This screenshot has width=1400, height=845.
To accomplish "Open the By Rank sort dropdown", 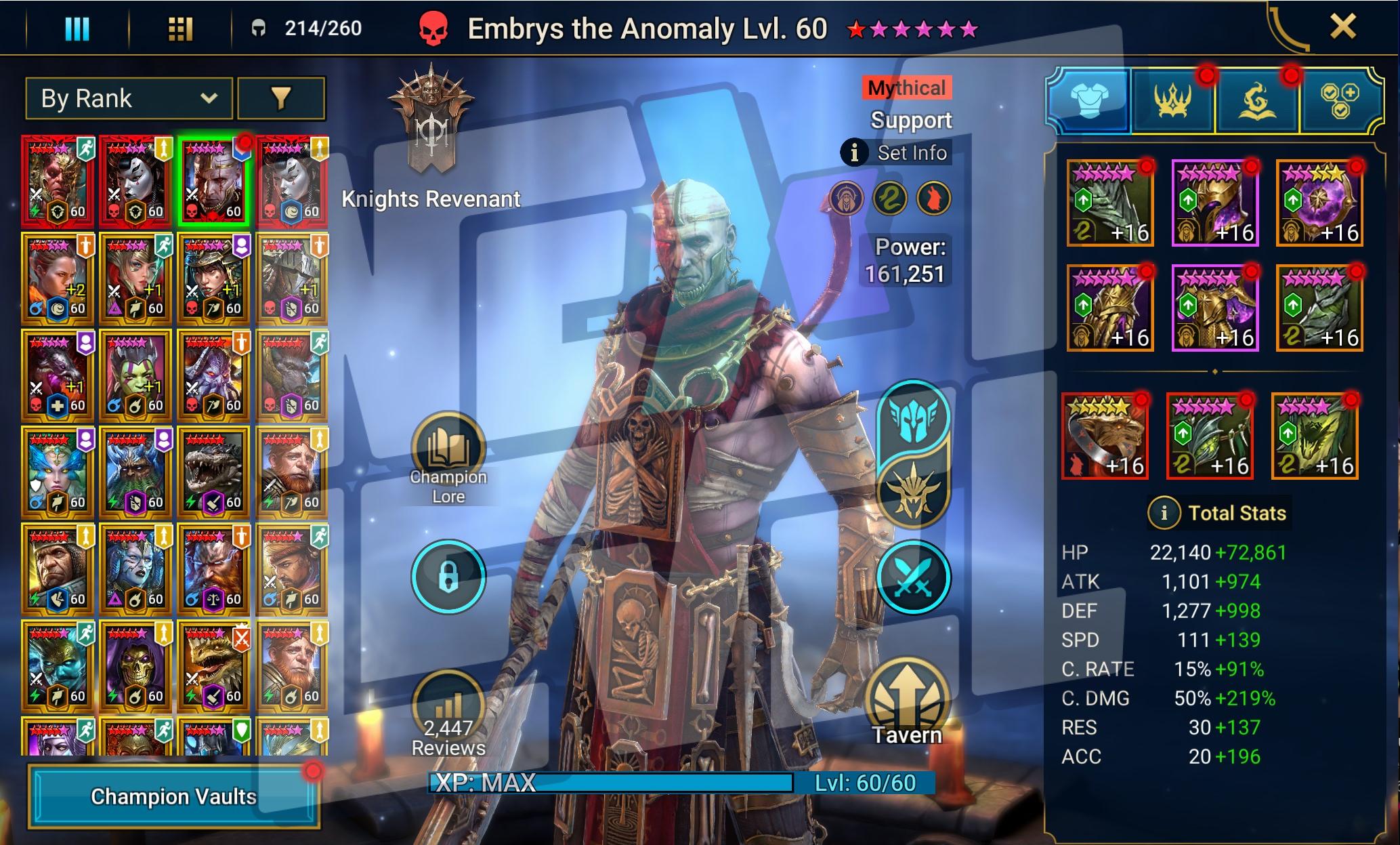I will coord(129,99).
